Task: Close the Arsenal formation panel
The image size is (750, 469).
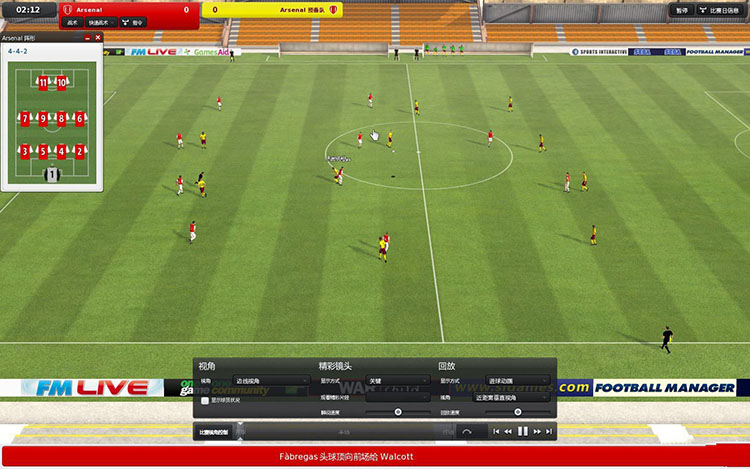Action: (98, 37)
